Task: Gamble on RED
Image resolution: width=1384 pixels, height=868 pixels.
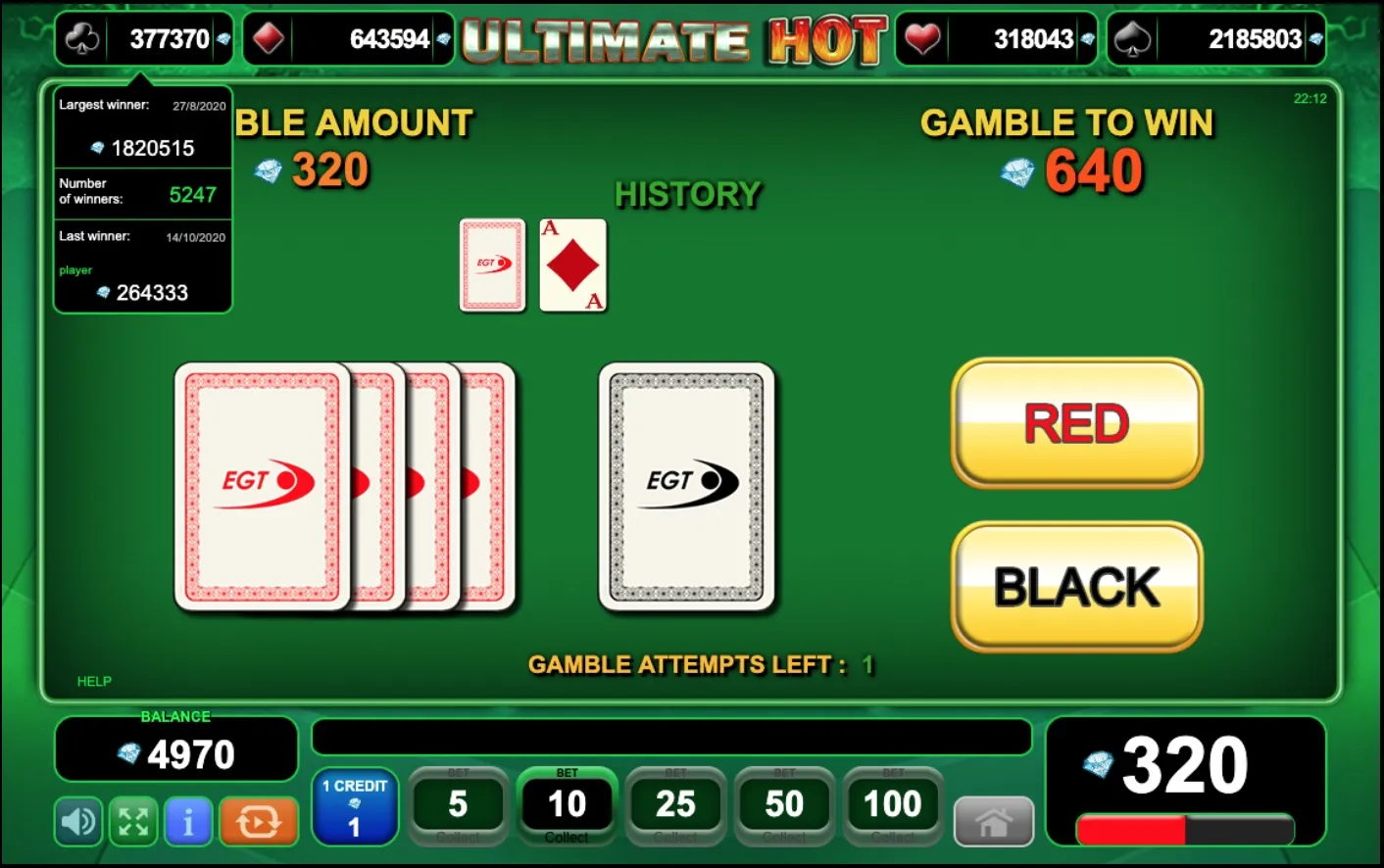Action: point(1075,423)
